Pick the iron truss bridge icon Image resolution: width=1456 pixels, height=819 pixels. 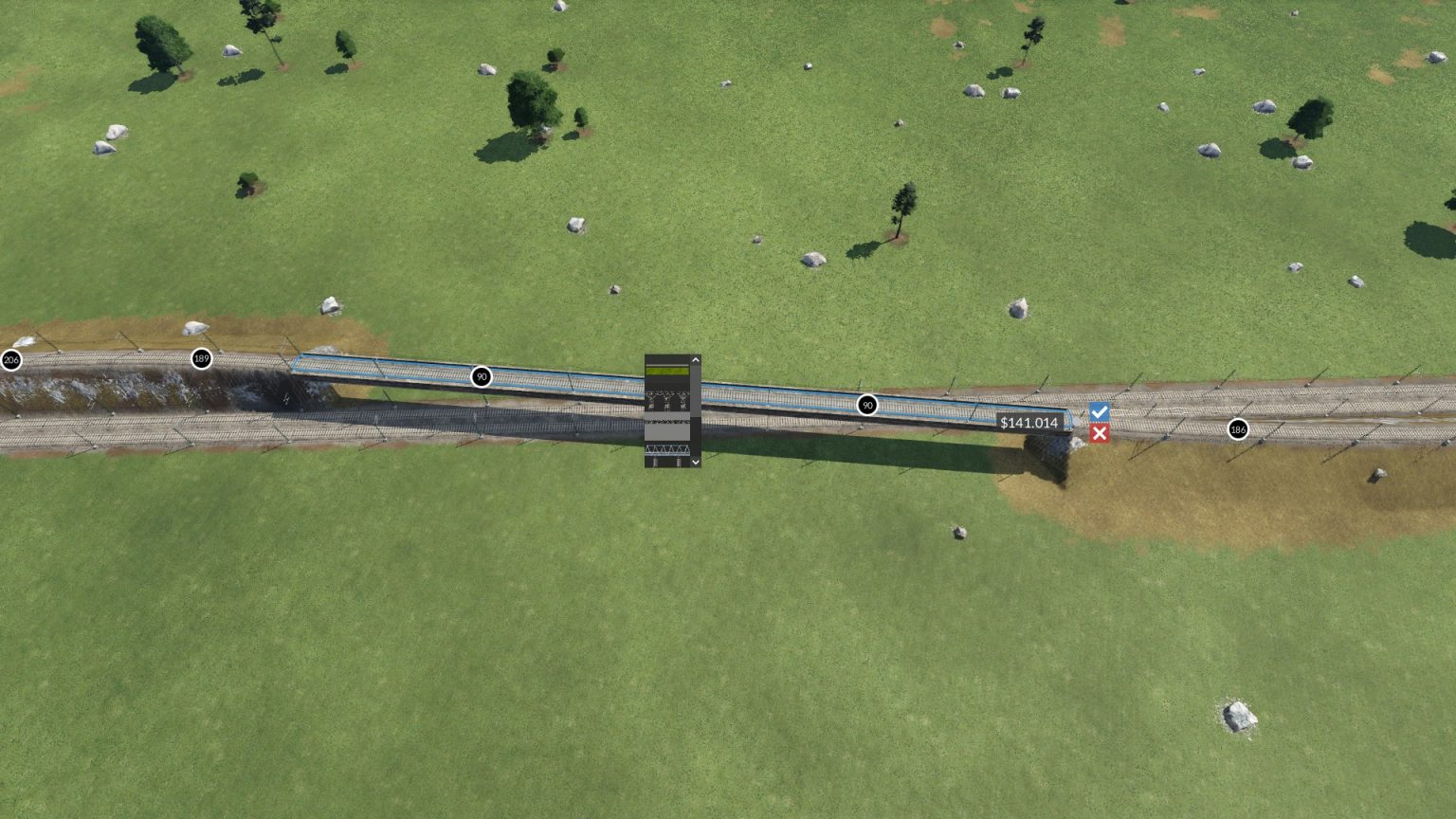pyautogui.click(x=667, y=449)
